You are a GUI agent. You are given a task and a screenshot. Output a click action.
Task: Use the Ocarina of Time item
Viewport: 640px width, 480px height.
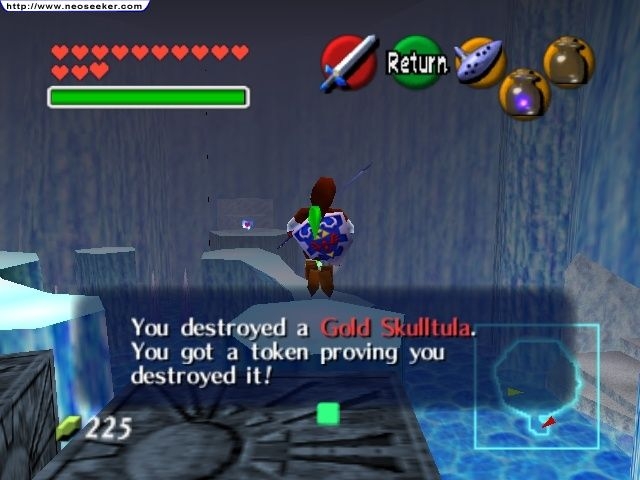479,62
